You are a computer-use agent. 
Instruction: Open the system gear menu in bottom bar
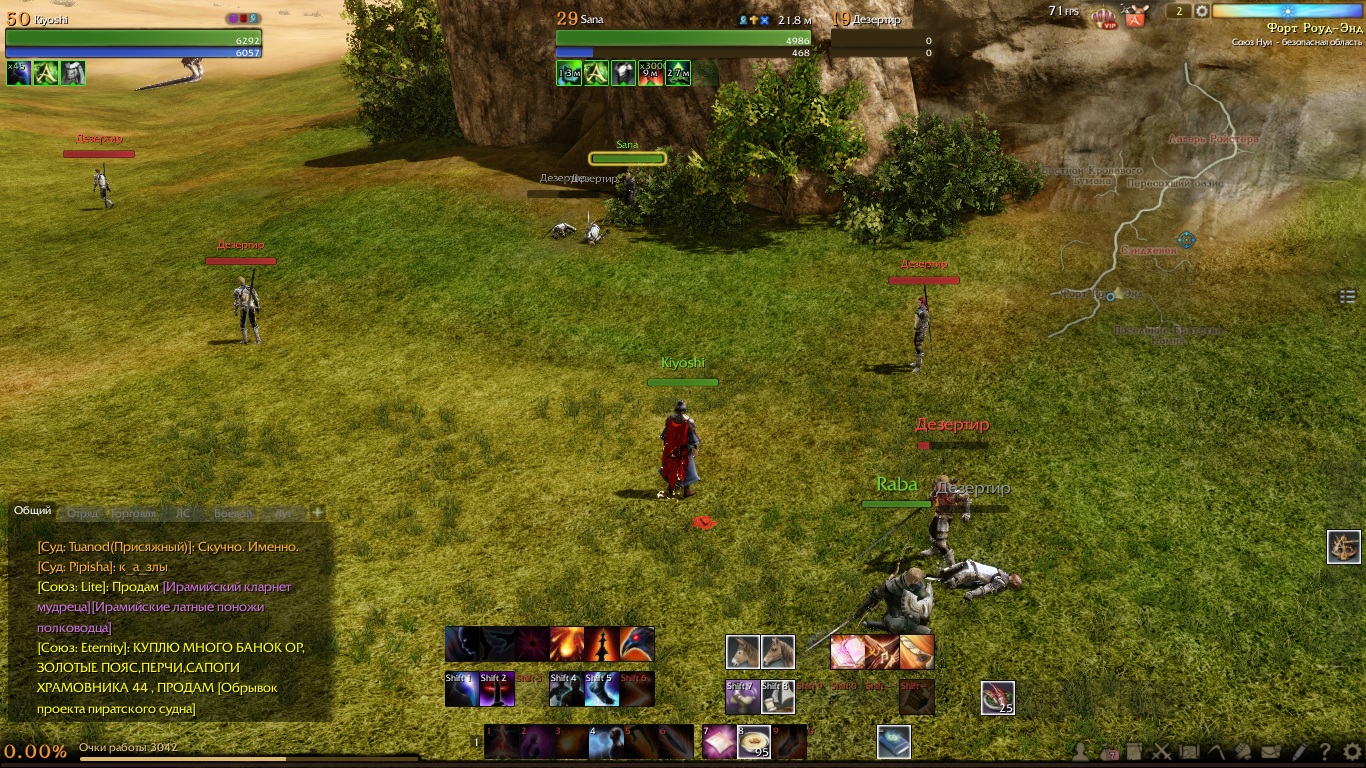pyautogui.click(x=1352, y=752)
